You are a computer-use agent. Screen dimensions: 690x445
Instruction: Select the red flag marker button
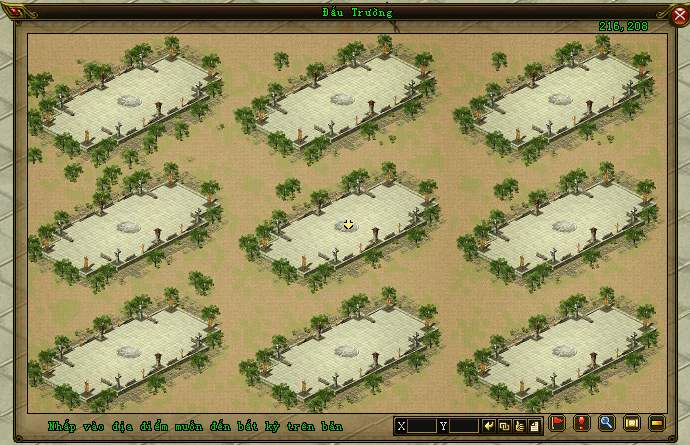point(558,424)
